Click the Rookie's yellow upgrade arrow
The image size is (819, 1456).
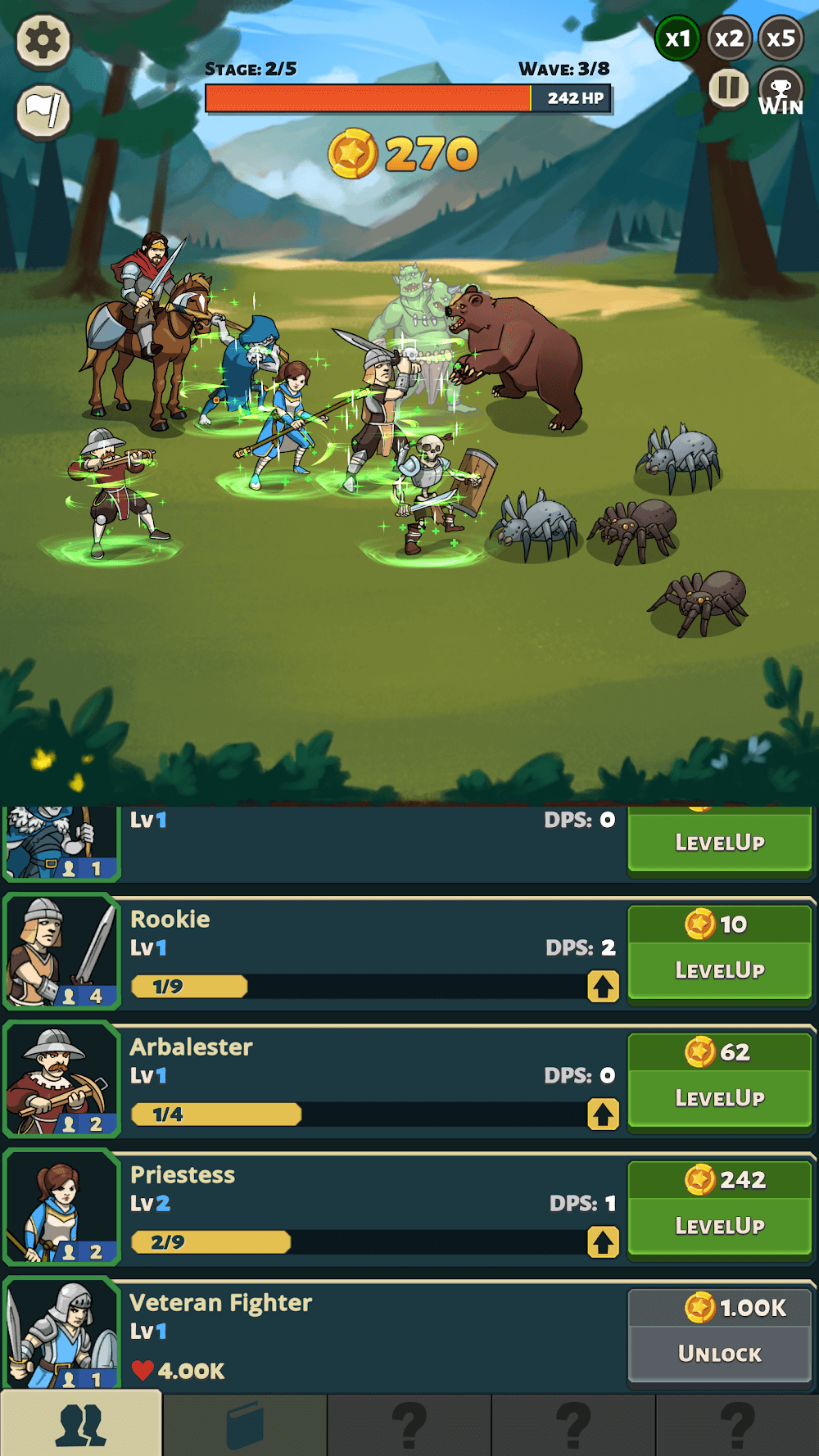[x=603, y=987]
